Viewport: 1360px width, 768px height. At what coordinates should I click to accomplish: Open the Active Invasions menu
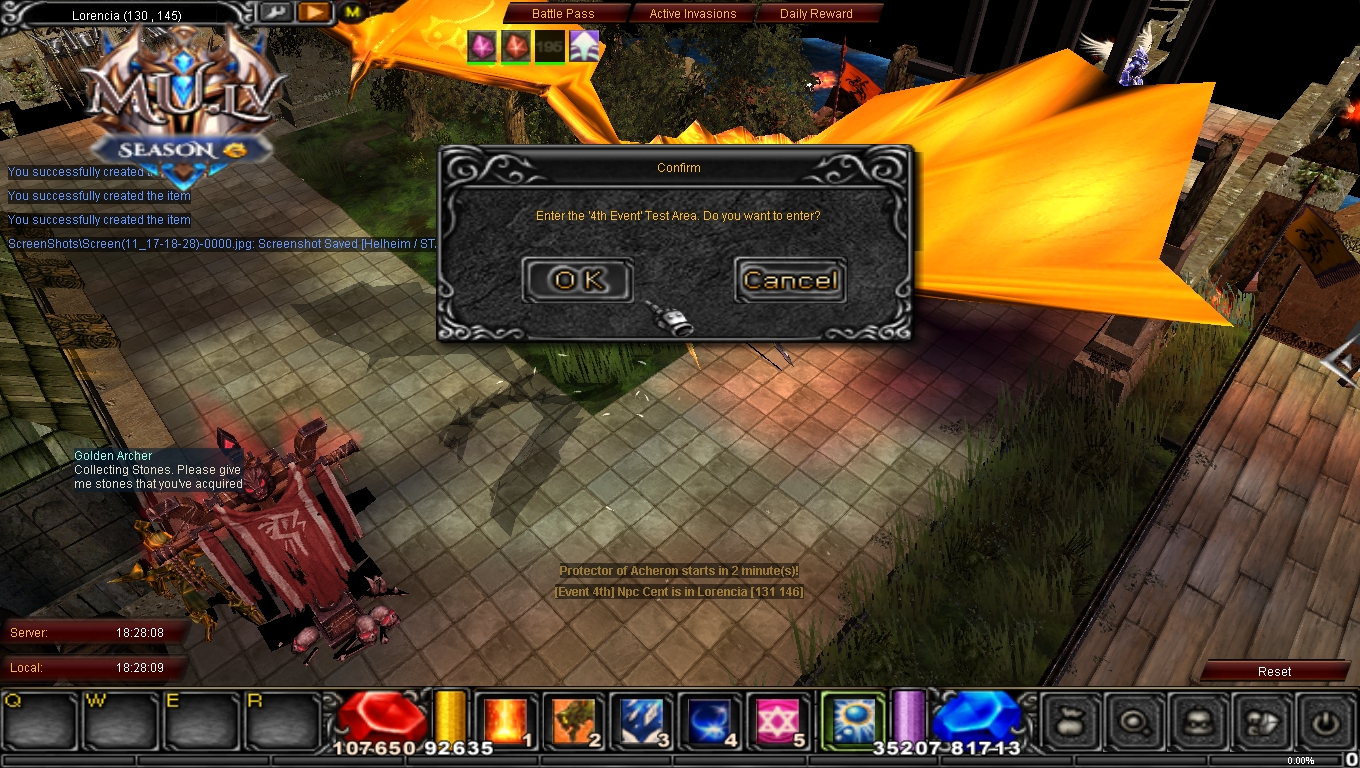tap(692, 13)
